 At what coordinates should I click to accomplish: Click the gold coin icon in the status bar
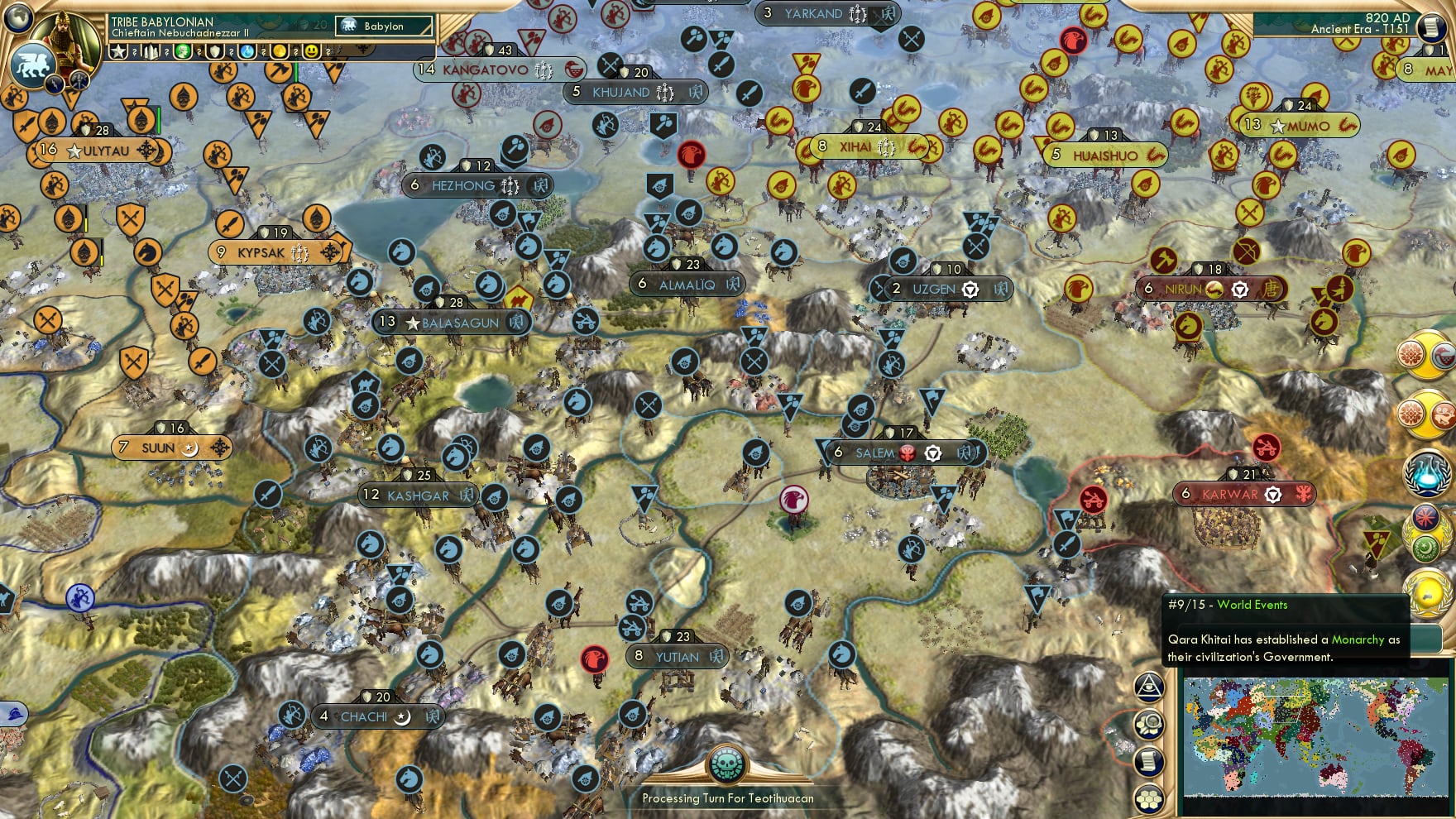click(280, 52)
